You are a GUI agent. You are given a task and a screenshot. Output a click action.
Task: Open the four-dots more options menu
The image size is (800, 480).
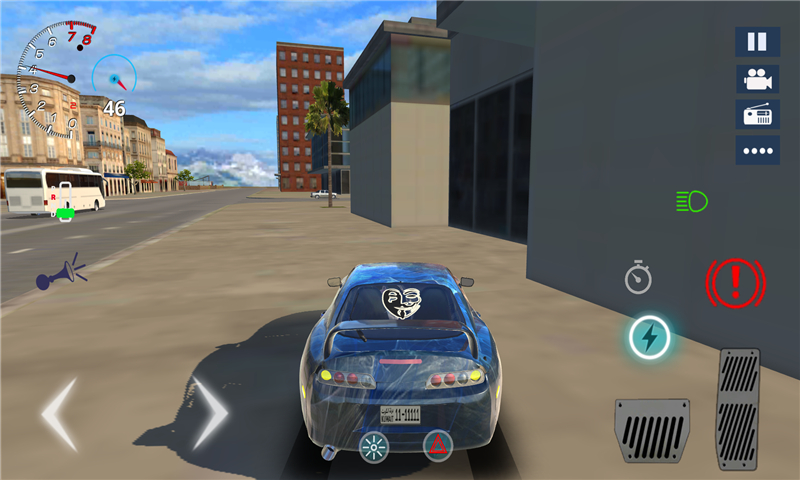757,151
